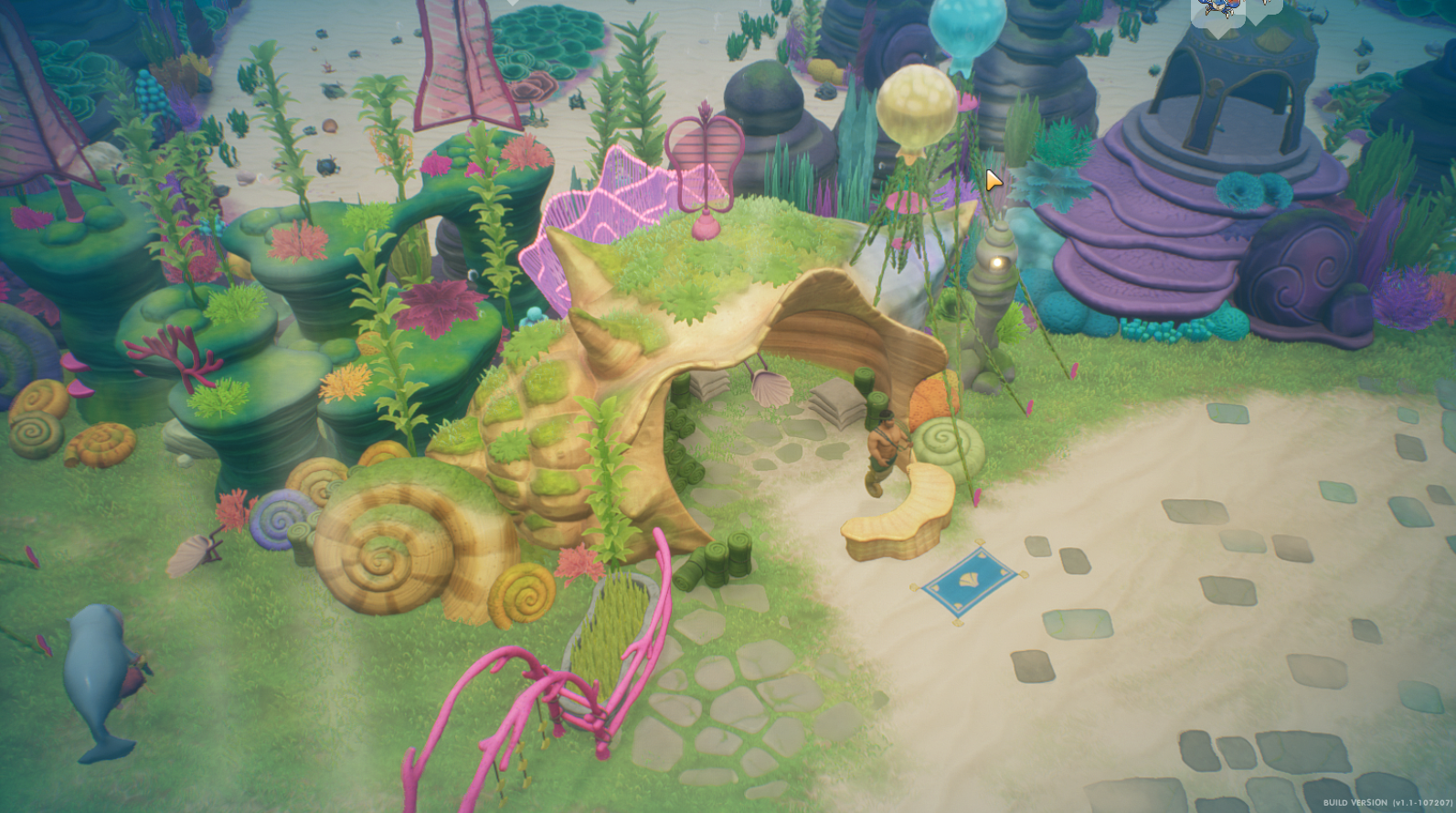Click the blue crab marker bubble
The width and height of the screenshot is (1456, 813).
(x=1217, y=11)
